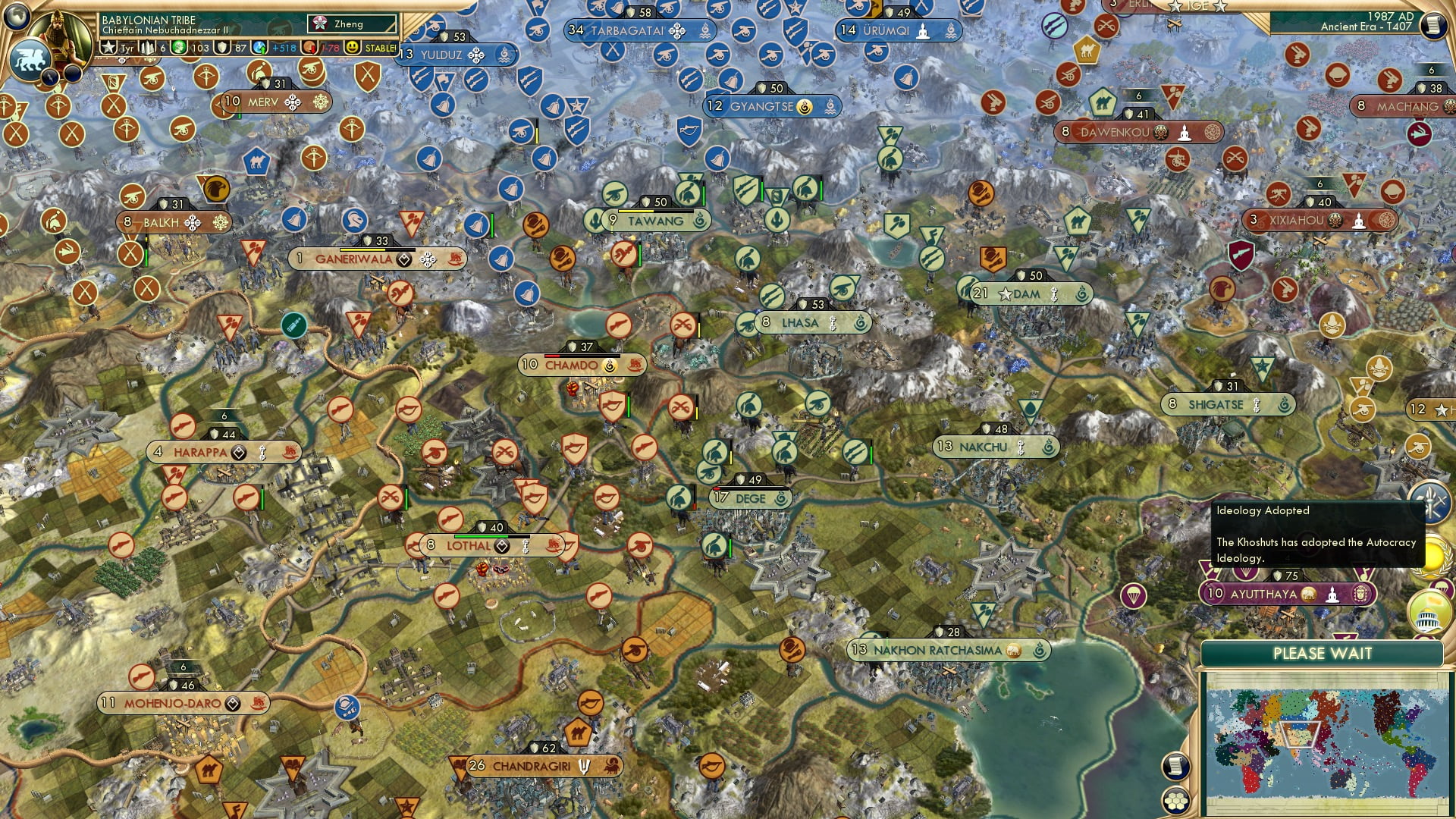The image size is (1456, 819).
Task: Click the shield icon showing 87
Action: pyautogui.click(x=221, y=46)
